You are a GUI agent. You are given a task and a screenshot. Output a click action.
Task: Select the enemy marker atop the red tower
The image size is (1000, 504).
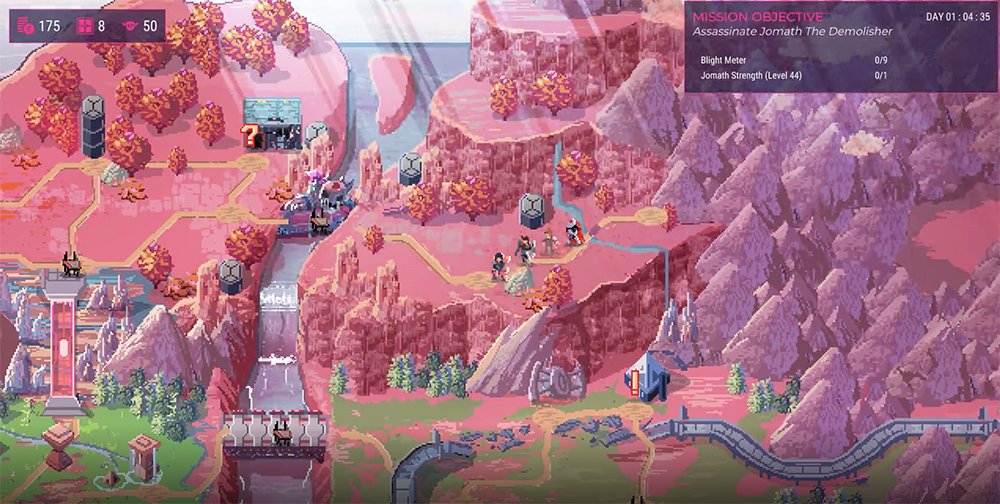73,264
